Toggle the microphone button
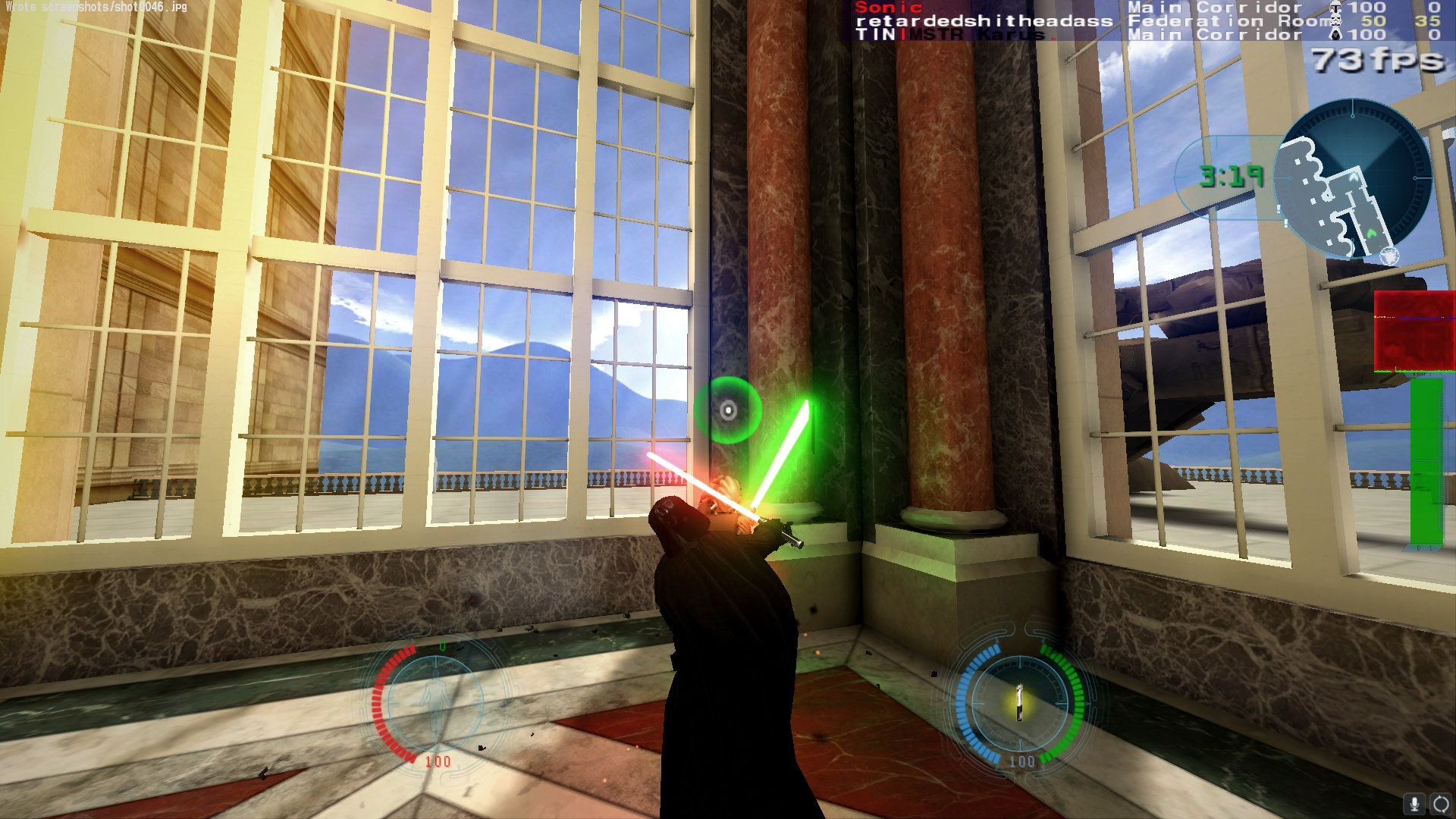1456x819 pixels. tap(1414, 804)
